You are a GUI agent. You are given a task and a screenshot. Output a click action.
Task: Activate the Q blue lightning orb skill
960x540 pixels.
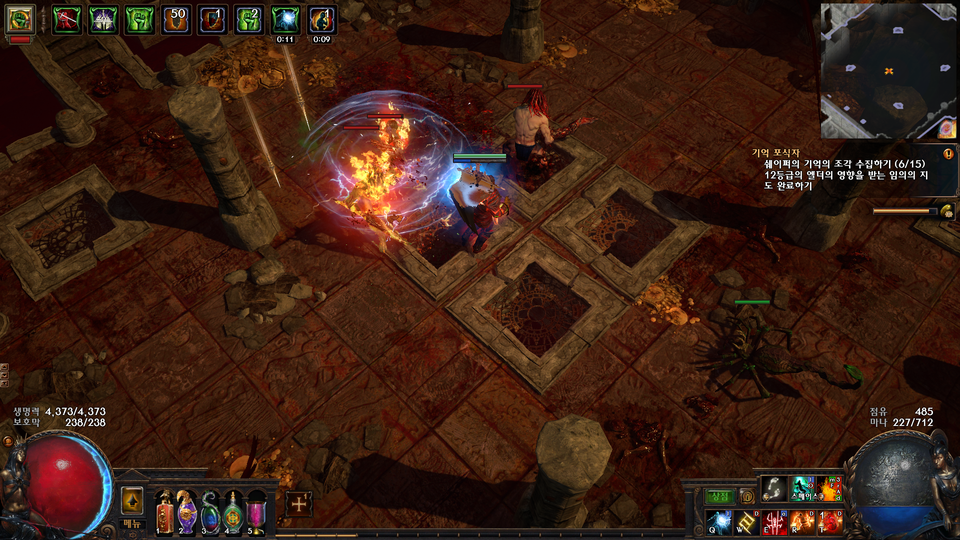[x=720, y=521]
